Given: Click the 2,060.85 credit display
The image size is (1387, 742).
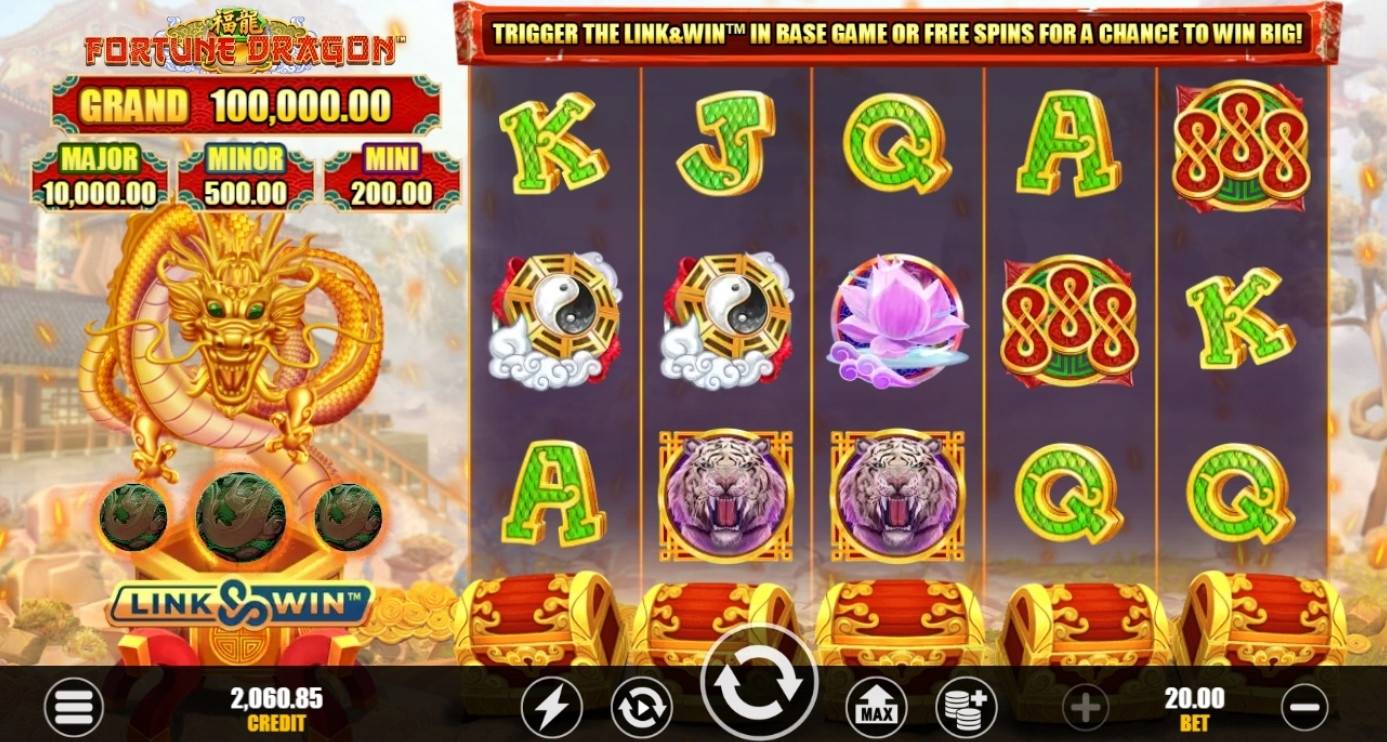Looking at the screenshot, I should 275,707.
